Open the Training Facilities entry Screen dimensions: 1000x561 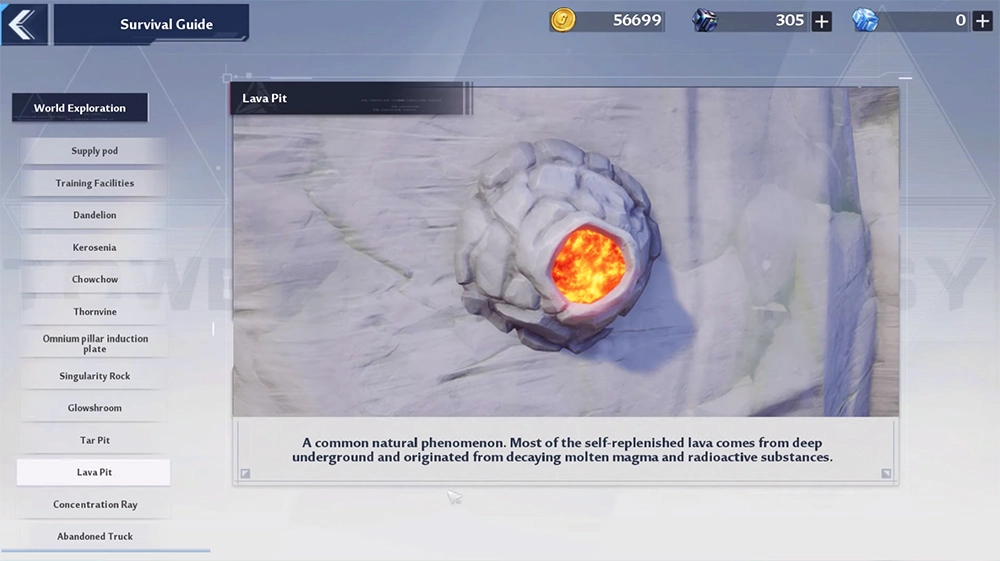pyautogui.click(x=94, y=183)
